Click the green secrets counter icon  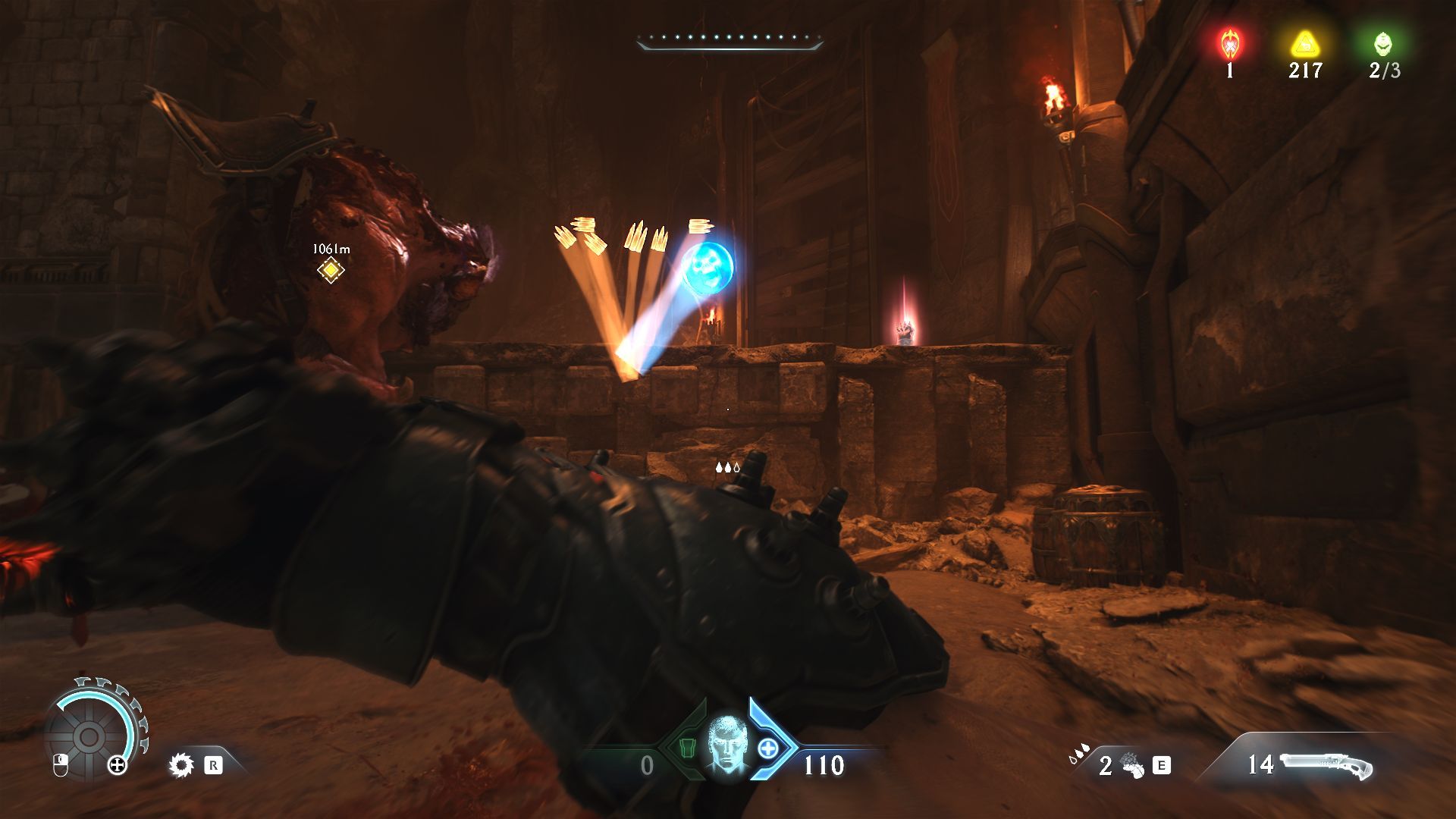[x=1383, y=45]
